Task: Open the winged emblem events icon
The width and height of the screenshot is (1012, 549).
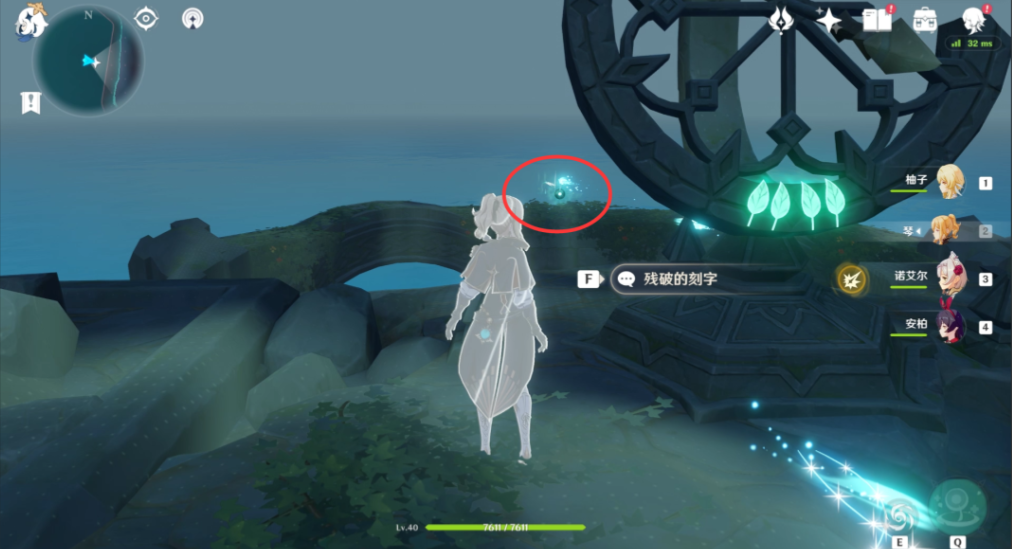Action: [x=780, y=19]
